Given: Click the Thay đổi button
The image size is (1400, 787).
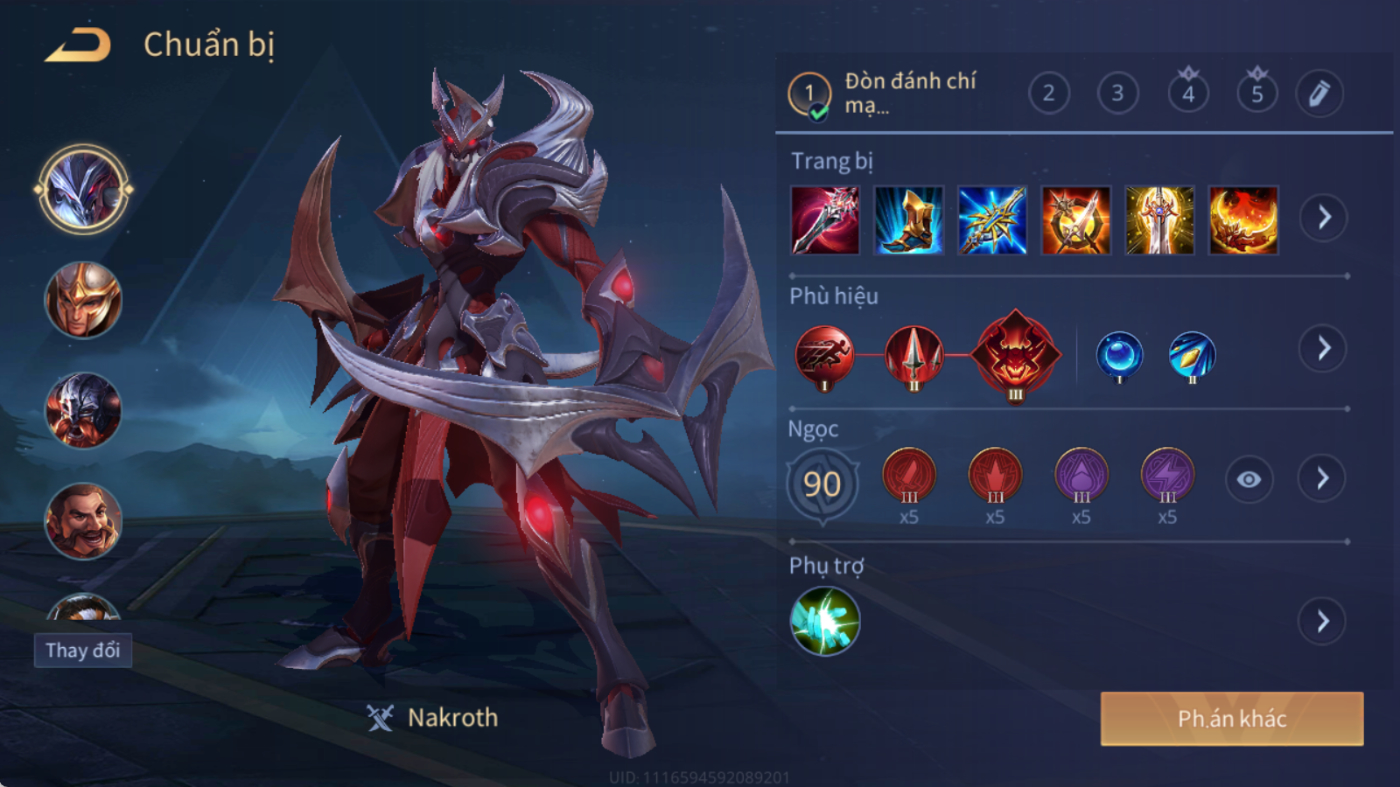Looking at the screenshot, I should 83,650.
